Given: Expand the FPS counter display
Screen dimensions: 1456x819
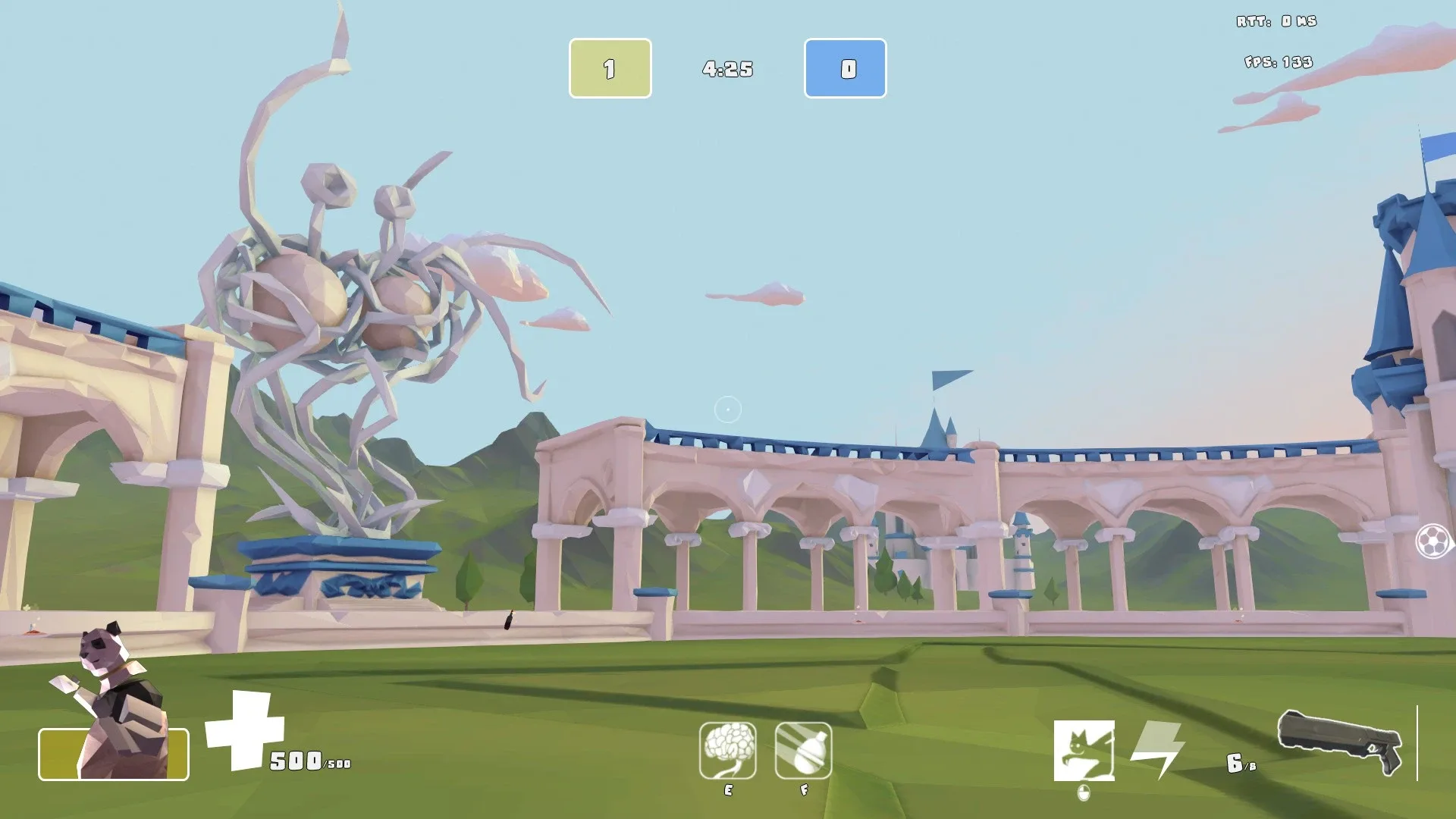Looking at the screenshot, I should point(1278,62).
